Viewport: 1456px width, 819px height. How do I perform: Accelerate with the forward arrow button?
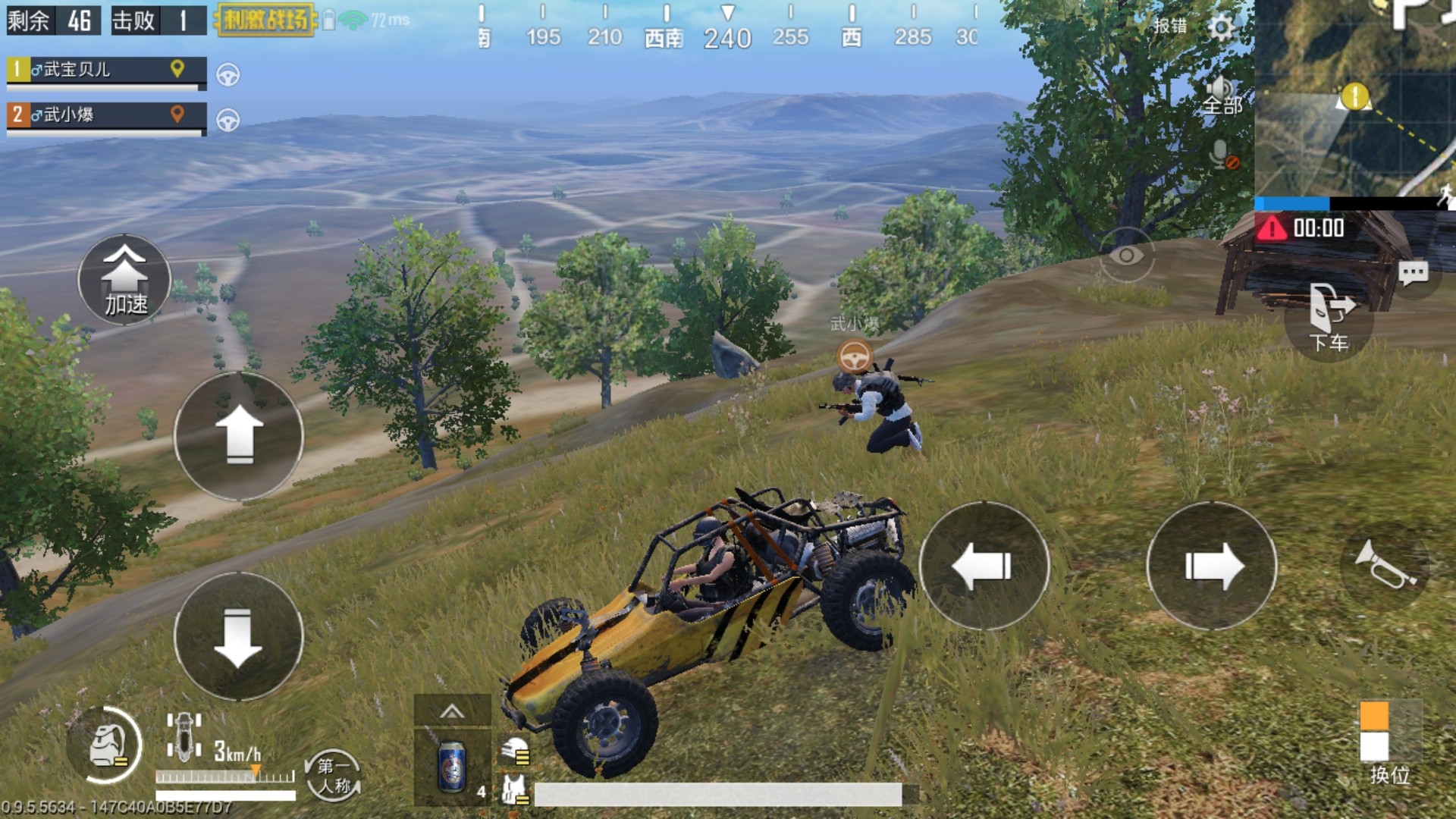(x=239, y=436)
